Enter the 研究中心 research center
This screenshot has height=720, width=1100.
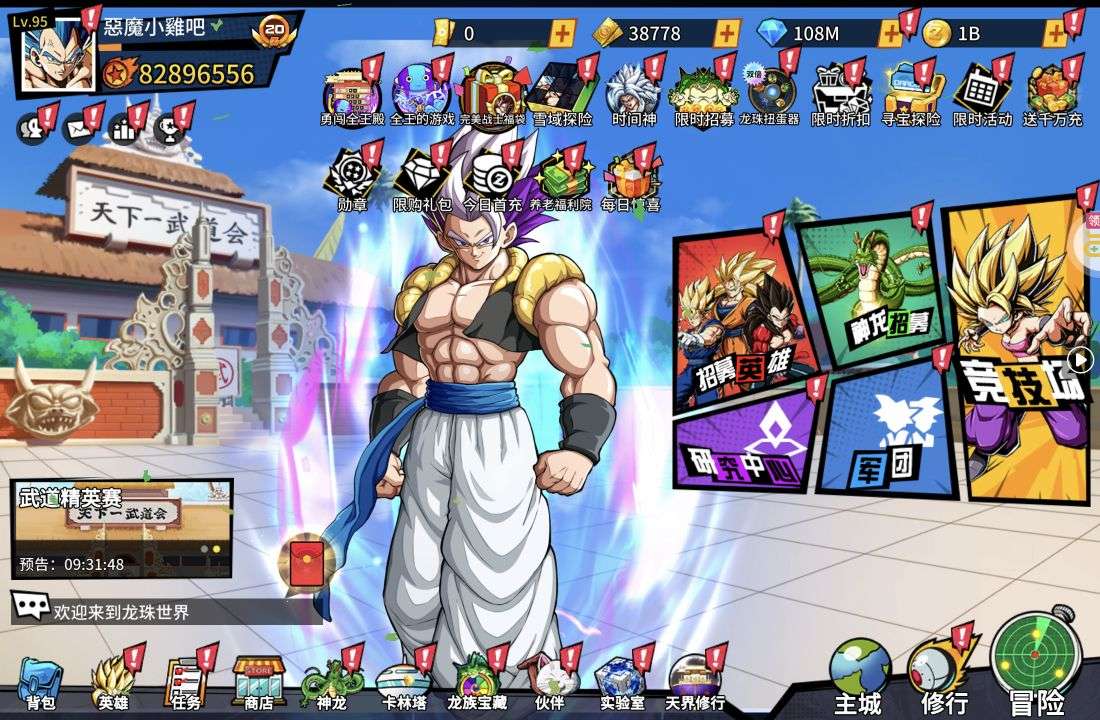pyautogui.click(x=745, y=442)
